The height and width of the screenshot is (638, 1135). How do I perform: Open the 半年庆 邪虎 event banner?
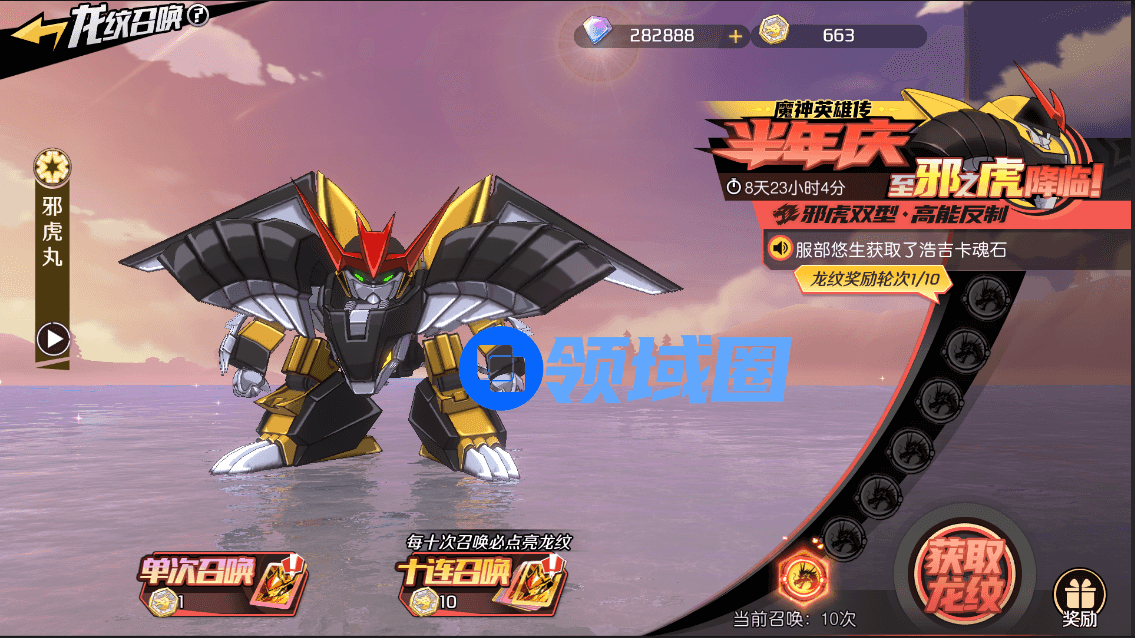click(x=900, y=160)
